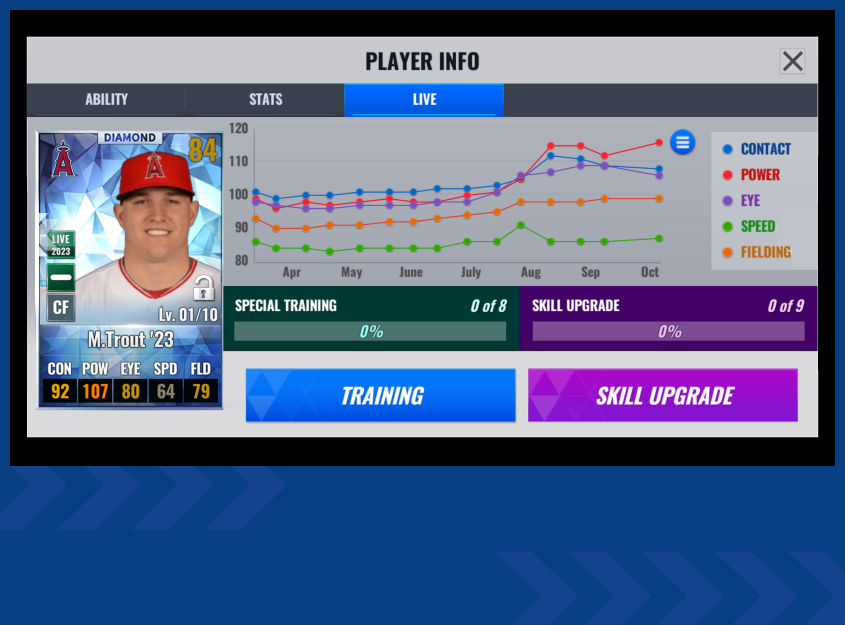Switch to the Ability tab
Viewport: 845px width, 625px height.
click(x=106, y=99)
